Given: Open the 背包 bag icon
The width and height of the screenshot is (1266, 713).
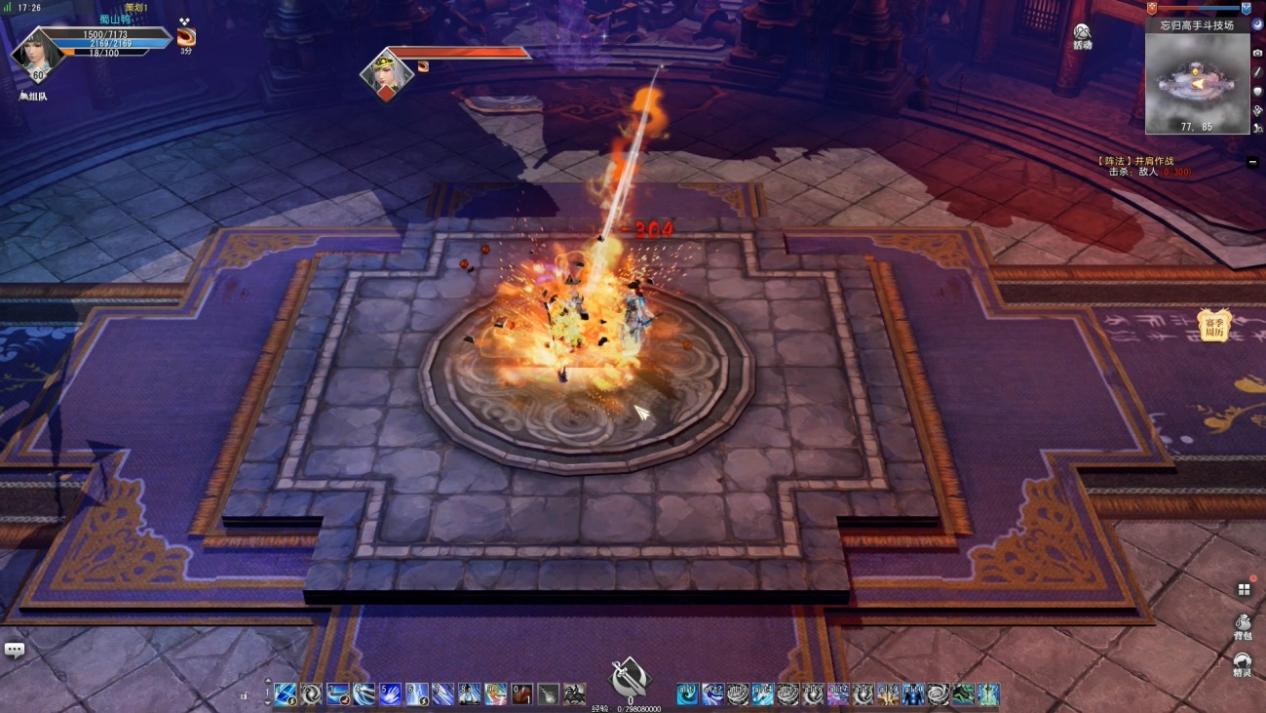Looking at the screenshot, I should click(1243, 624).
